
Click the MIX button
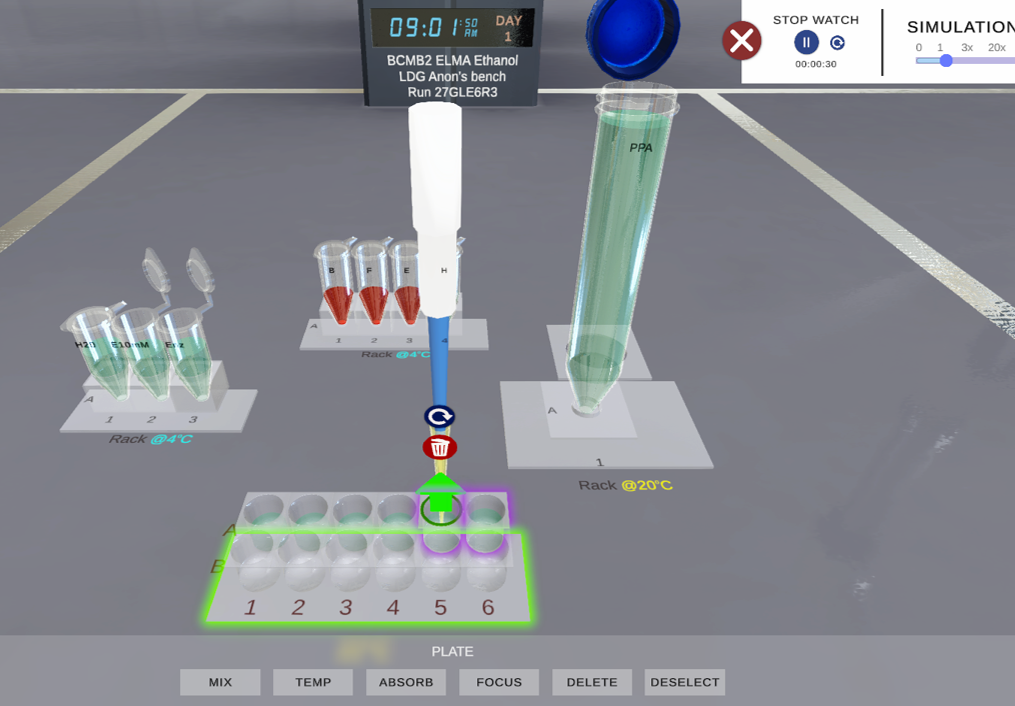click(x=220, y=682)
